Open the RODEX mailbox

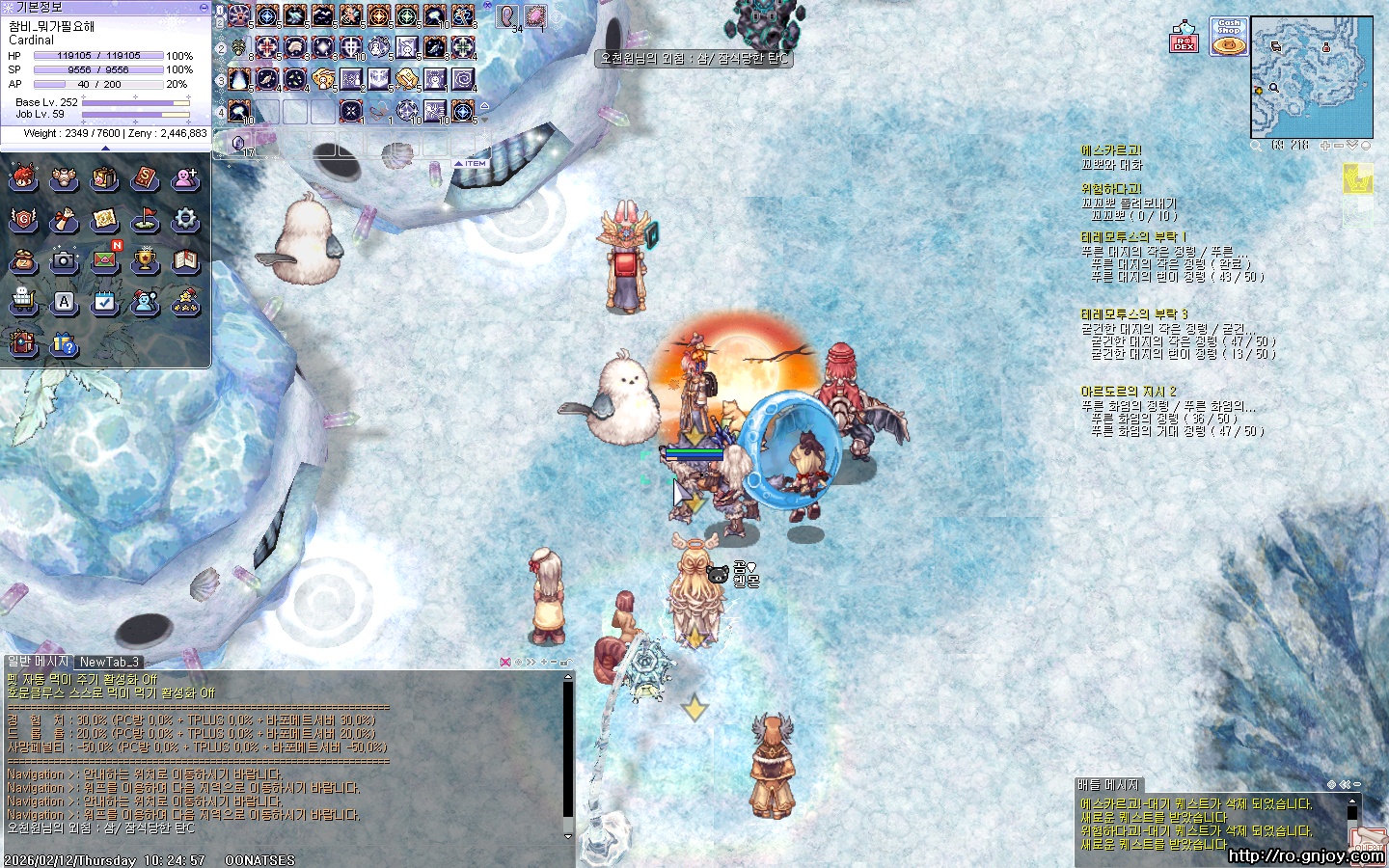click(x=1185, y=39)
